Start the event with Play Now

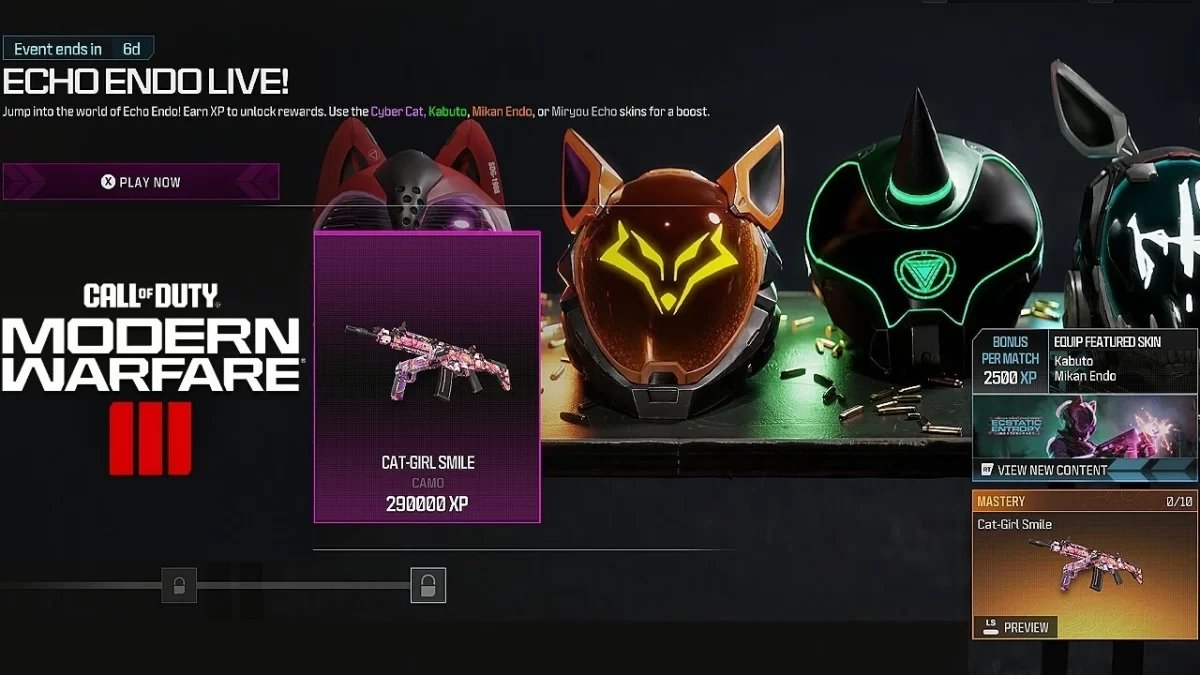click(141, 182)
